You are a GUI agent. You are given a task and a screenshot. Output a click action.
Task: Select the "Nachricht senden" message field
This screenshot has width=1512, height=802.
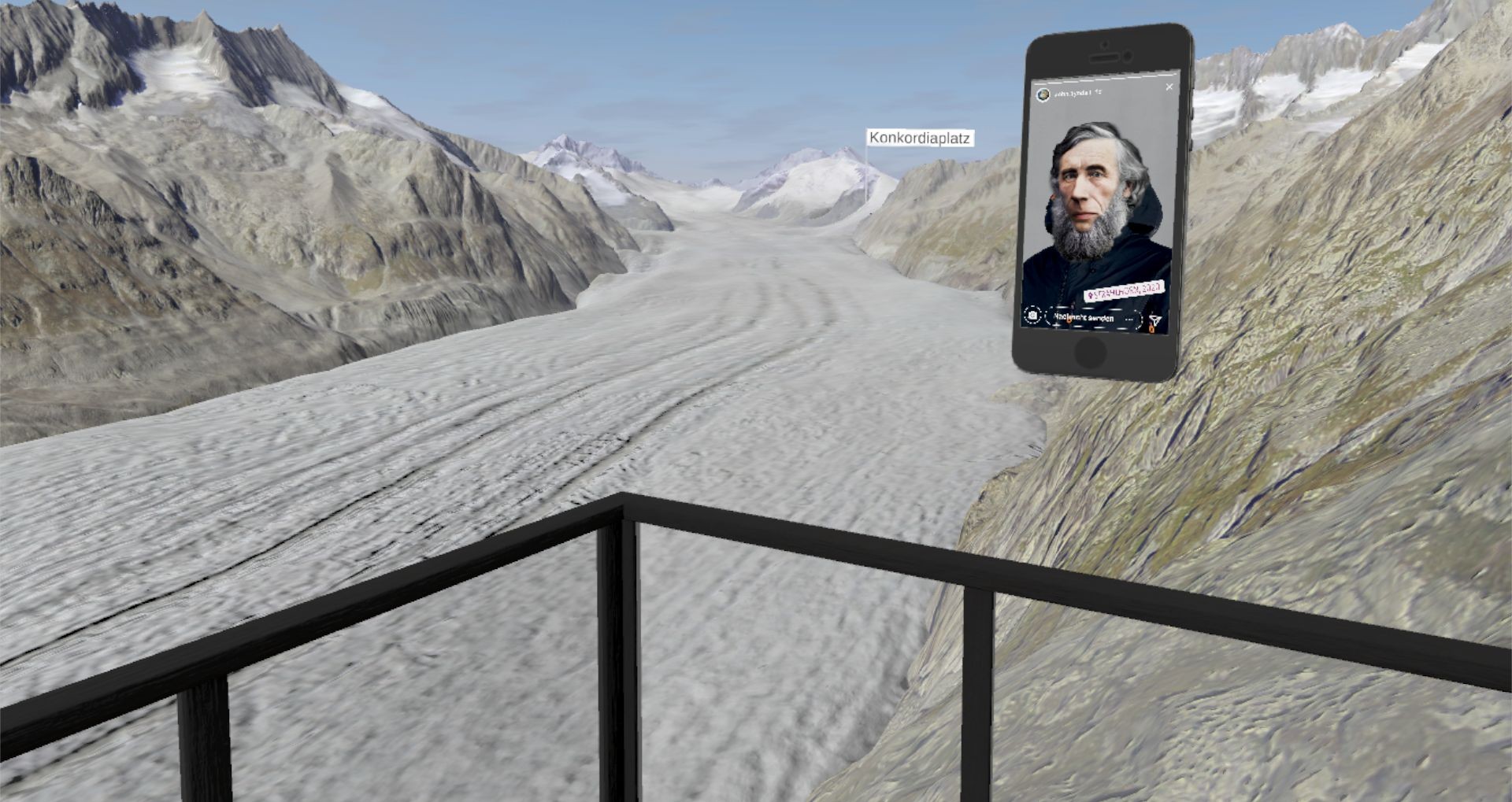[1084, 318]
